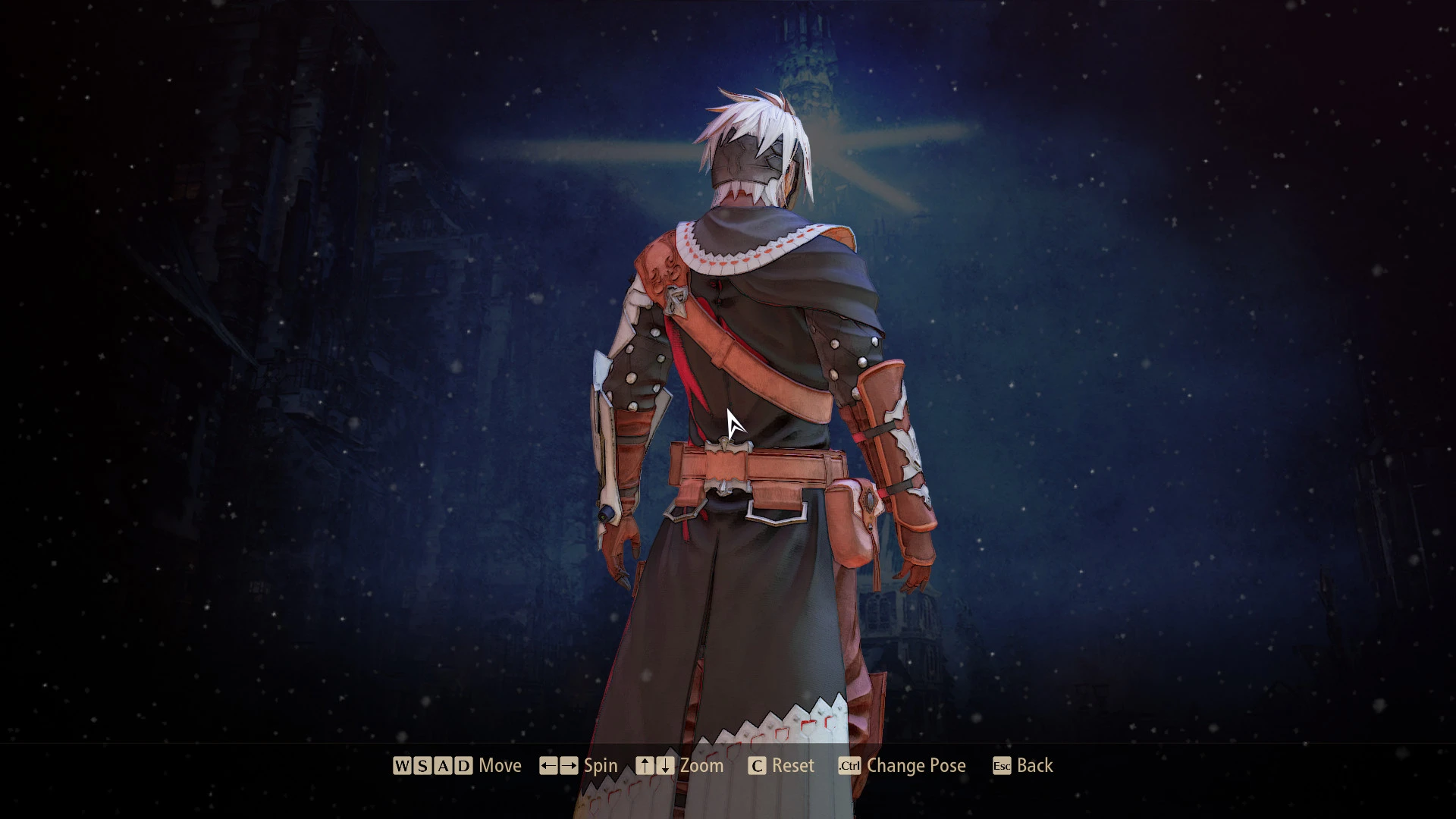Click the C key Reset icon
Screen dimensions: 1456x819
pos(757,765)
